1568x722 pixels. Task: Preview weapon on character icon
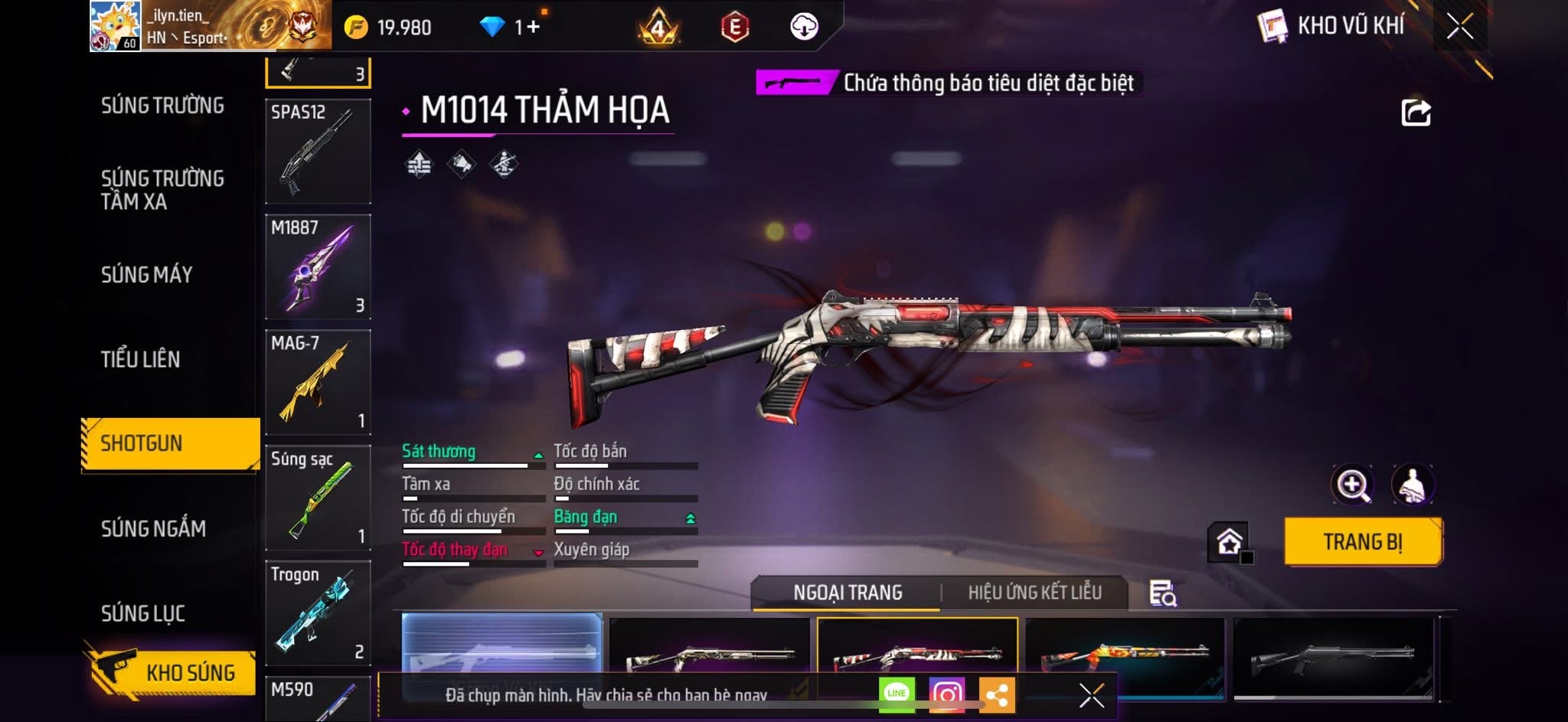click(1412, 485)
